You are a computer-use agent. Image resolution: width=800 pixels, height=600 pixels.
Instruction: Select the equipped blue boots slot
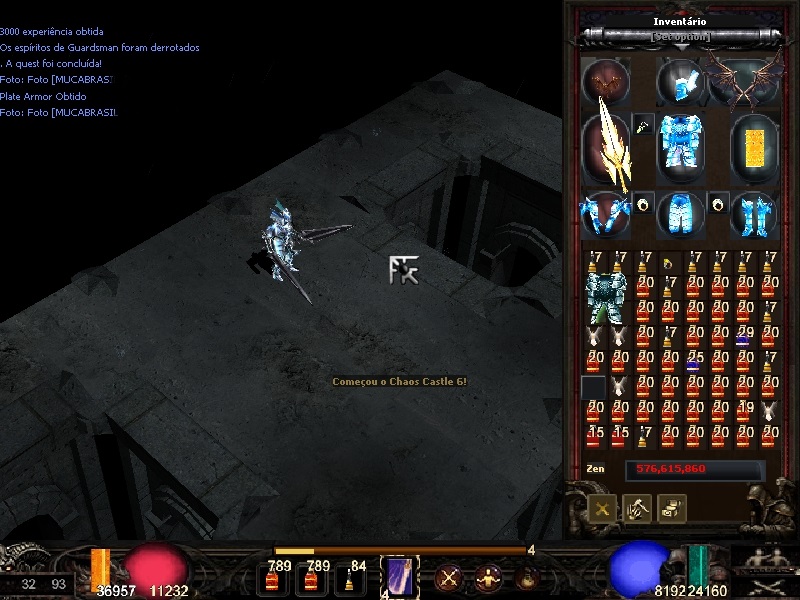pos(753,214)
